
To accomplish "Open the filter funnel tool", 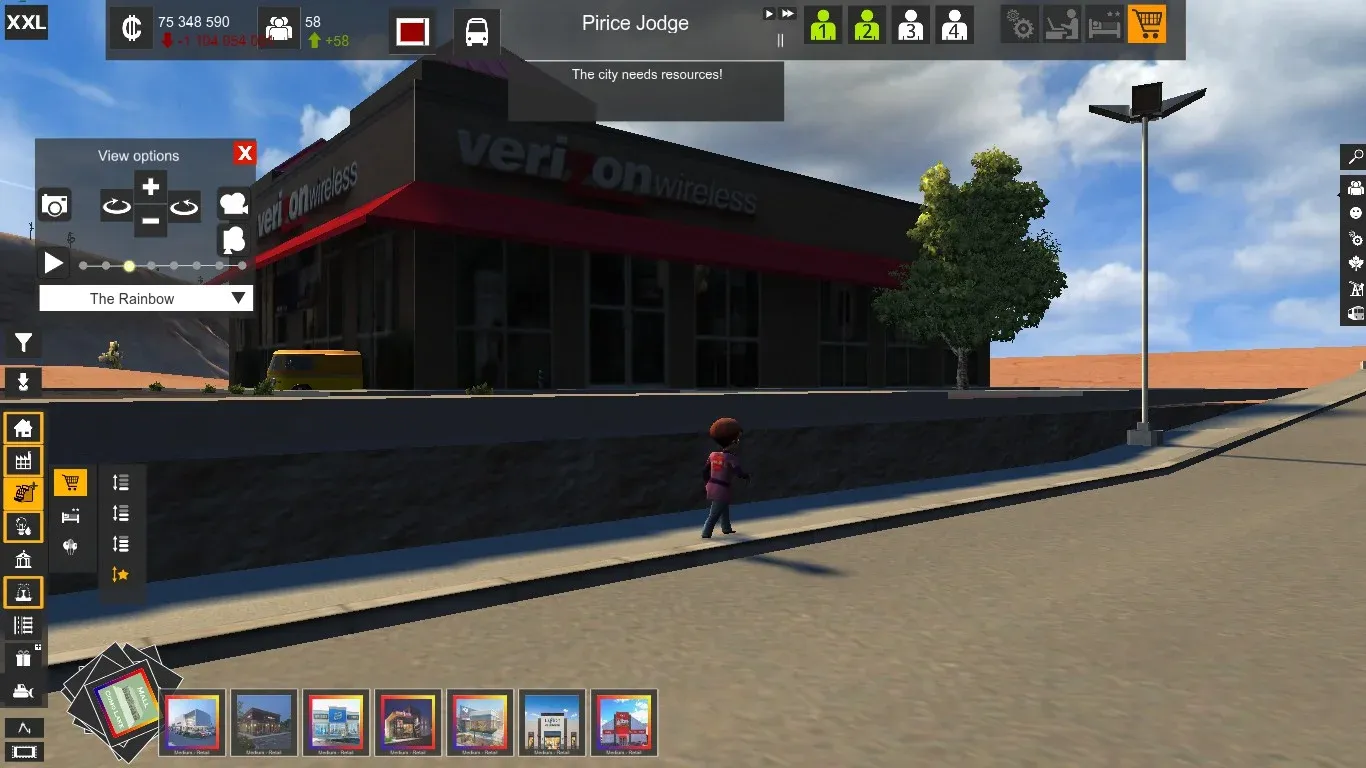I will click(23, 343).
